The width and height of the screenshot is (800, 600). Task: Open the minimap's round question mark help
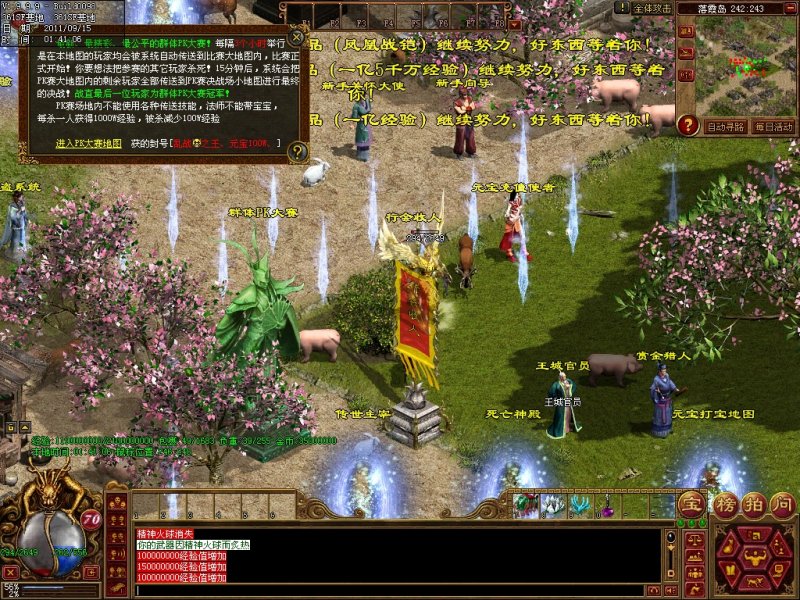coord(687,125)
